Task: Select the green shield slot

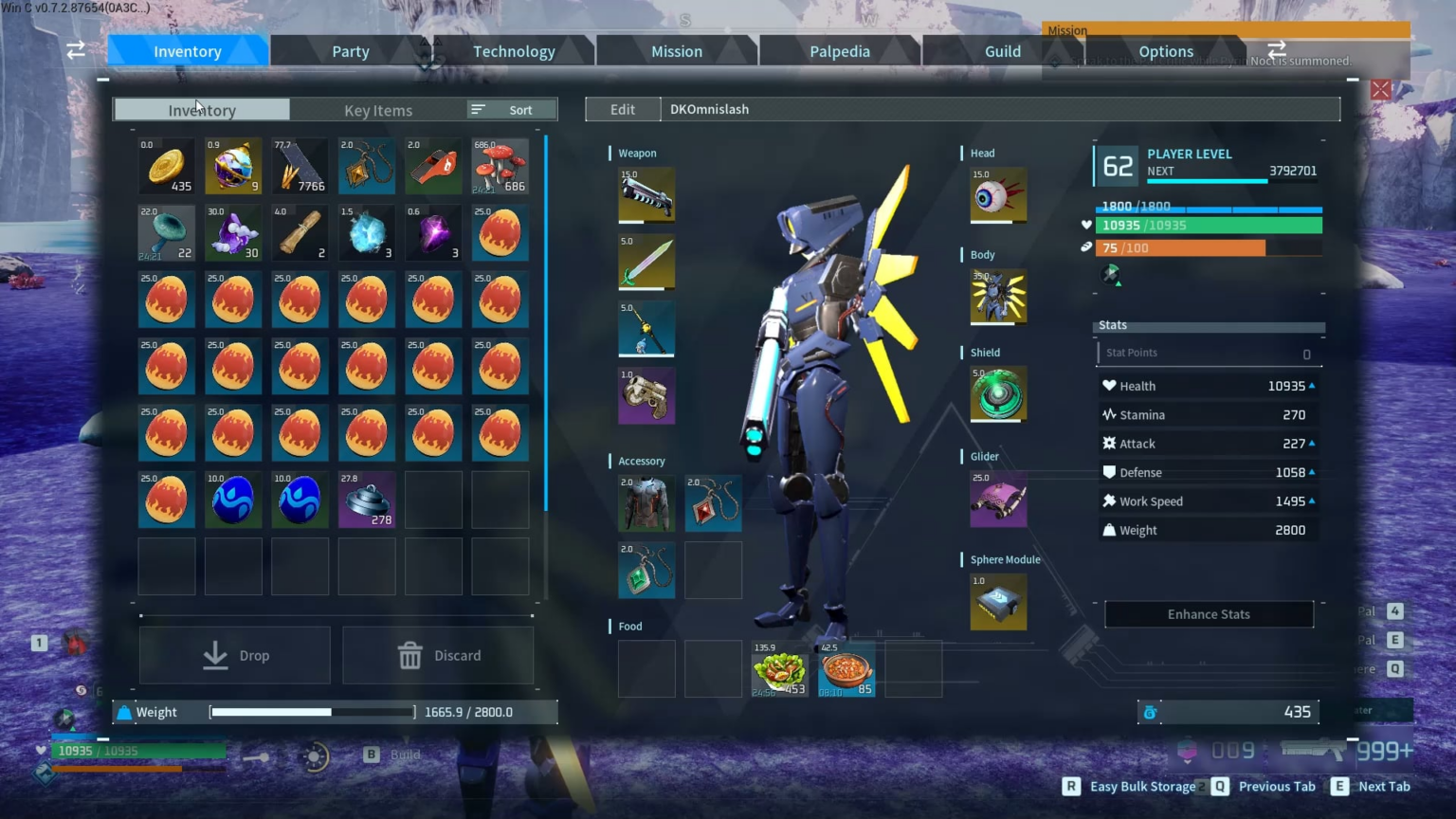Action: pyautogui.click(x=997, y=393)
